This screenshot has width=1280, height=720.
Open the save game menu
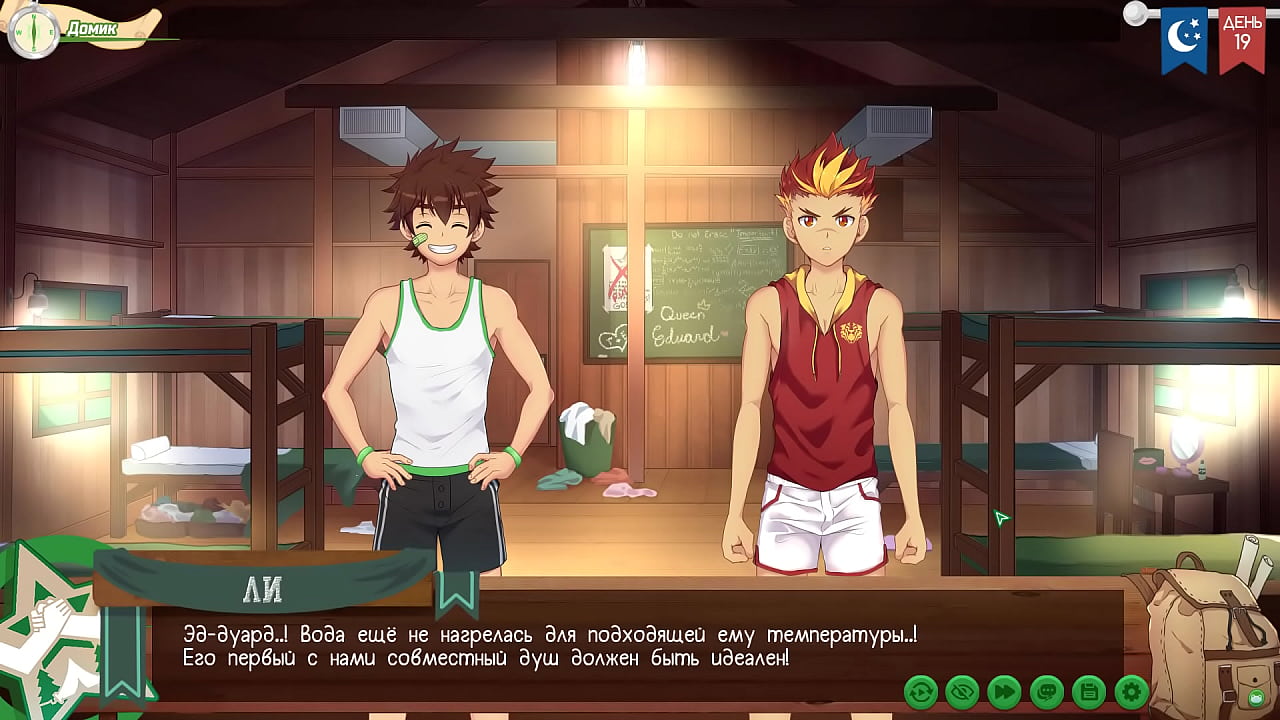coord(1088,691)
